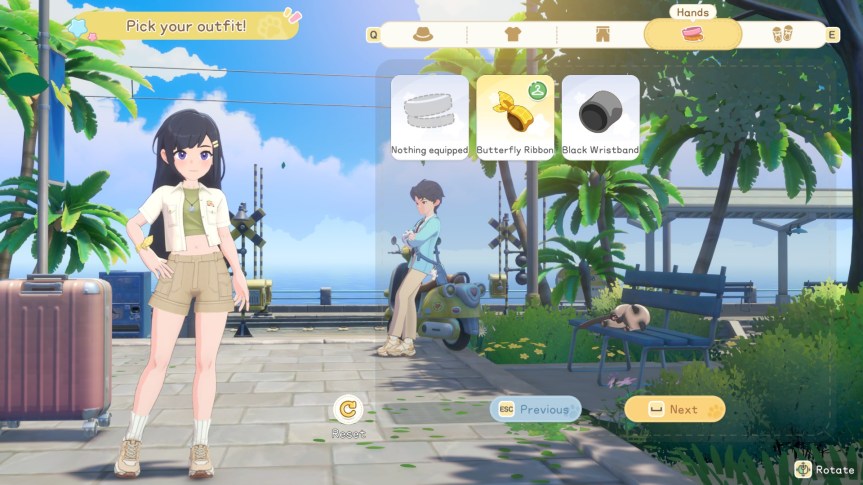Screen dimensions: 863x485
Task: Select the Nothing equipped option
Action: [x=429, y=117]
